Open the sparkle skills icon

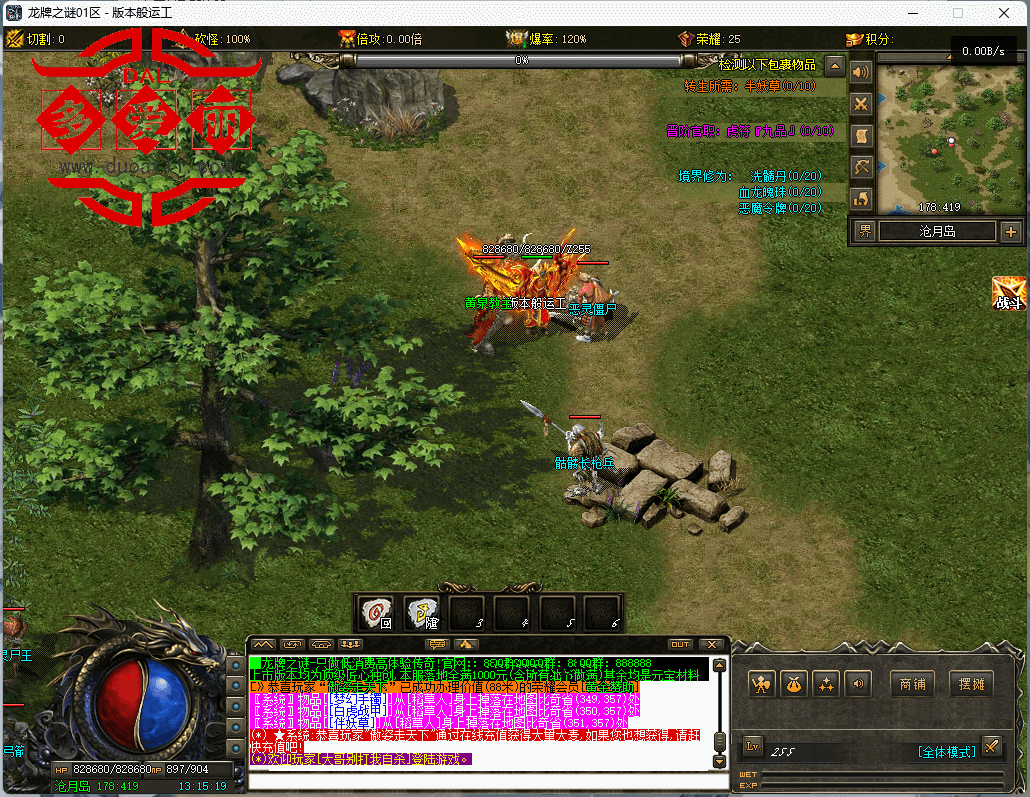pyautogui.click(x=826, y=684)
